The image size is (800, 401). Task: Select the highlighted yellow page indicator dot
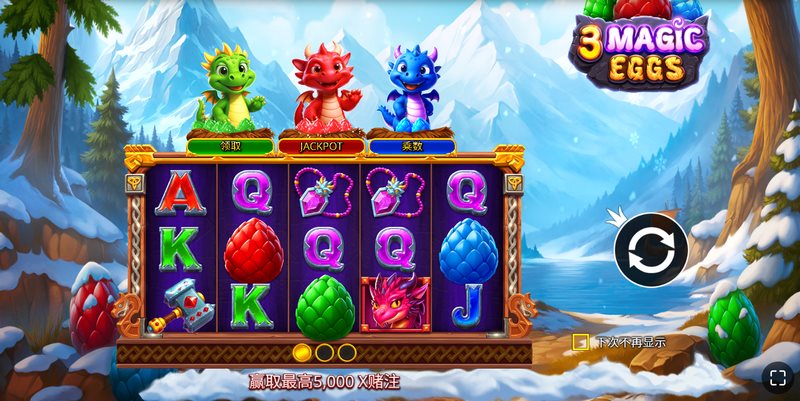(302, 352)
